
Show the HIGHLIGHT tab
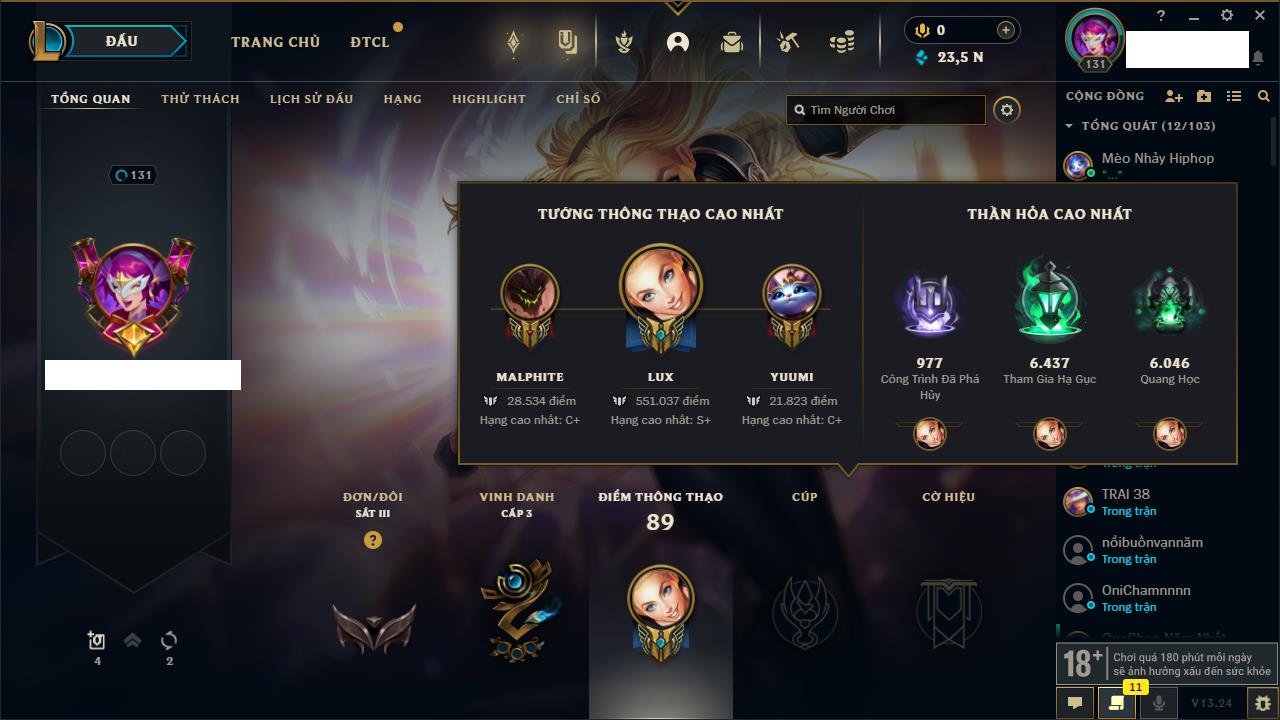pyautogui.click(x=488, y=99)
